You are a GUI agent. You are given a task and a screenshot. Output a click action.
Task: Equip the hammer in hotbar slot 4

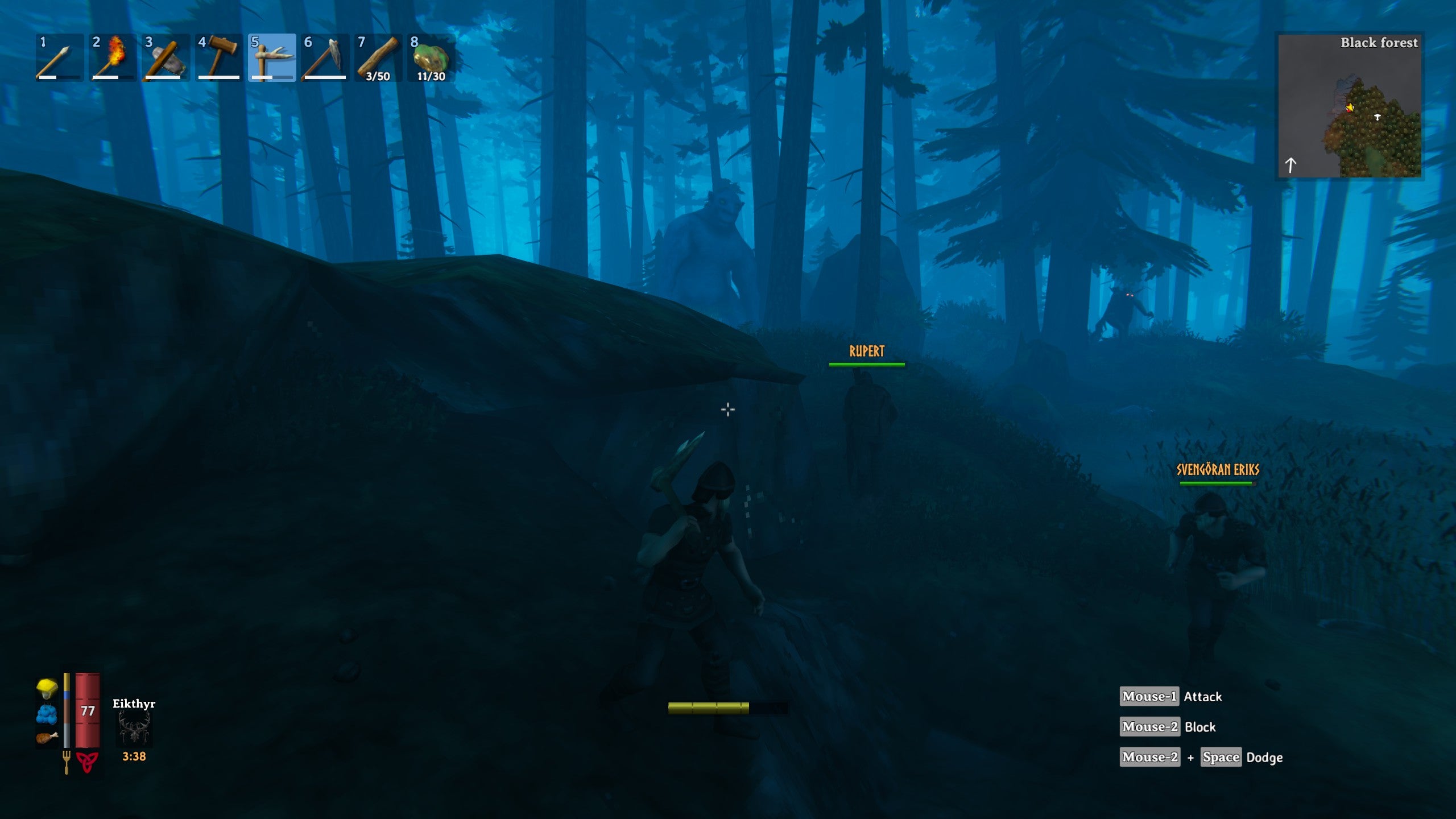218,58
